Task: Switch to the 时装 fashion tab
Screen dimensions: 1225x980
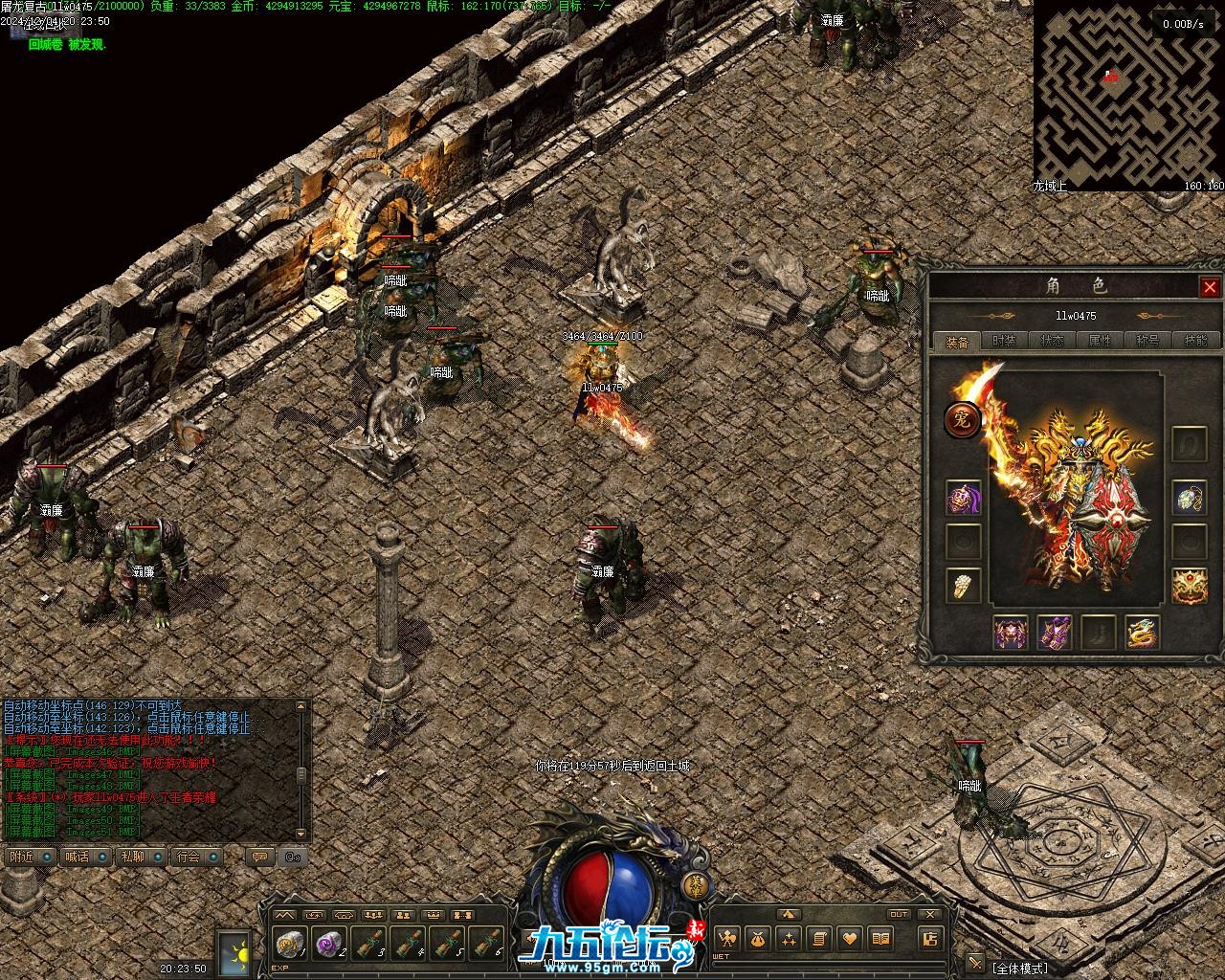Action: pos(1004,341)
